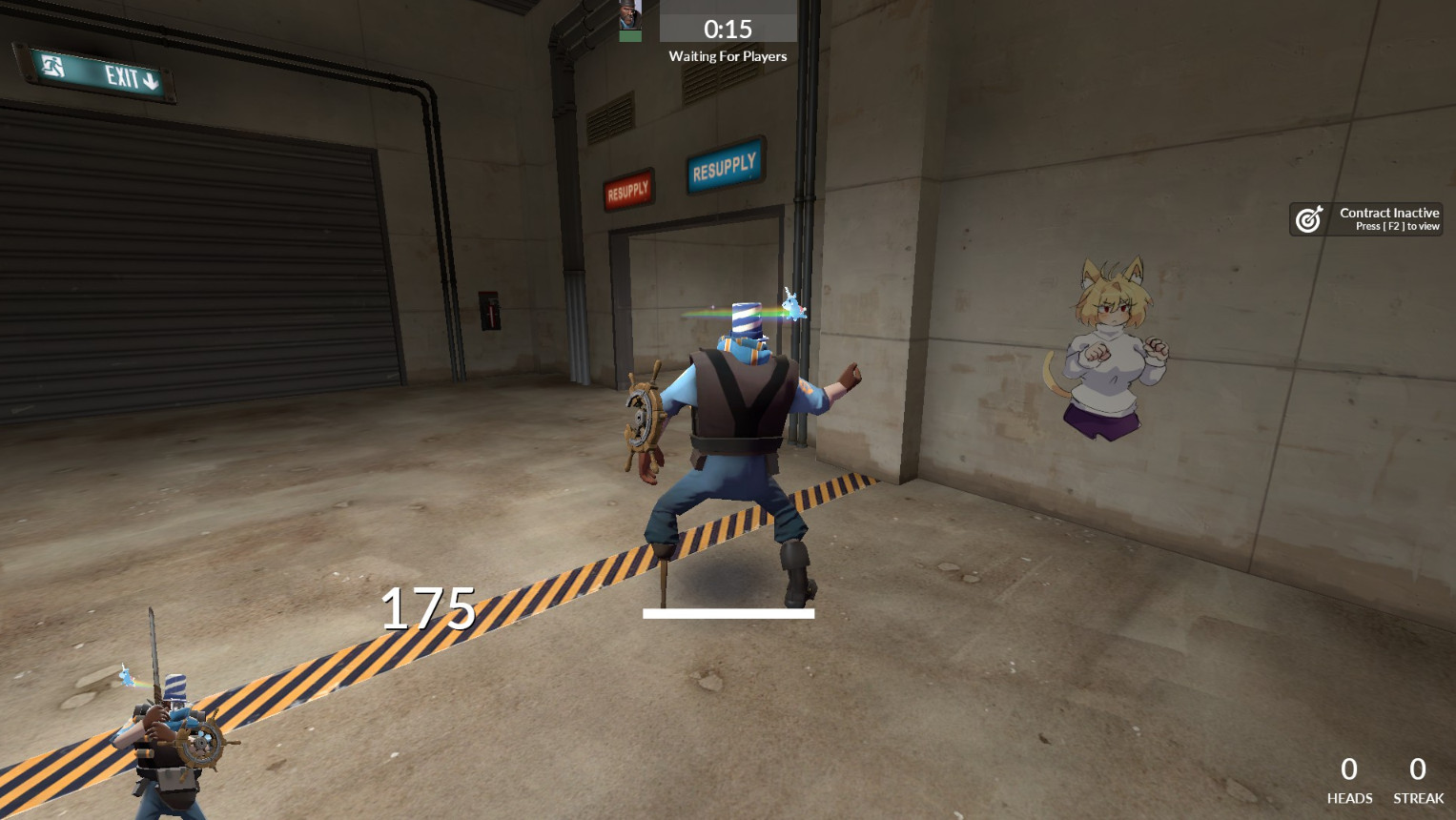Click the Demoman class portrait avatar
The image size is (1456, 820).
[x=630, y=15]
